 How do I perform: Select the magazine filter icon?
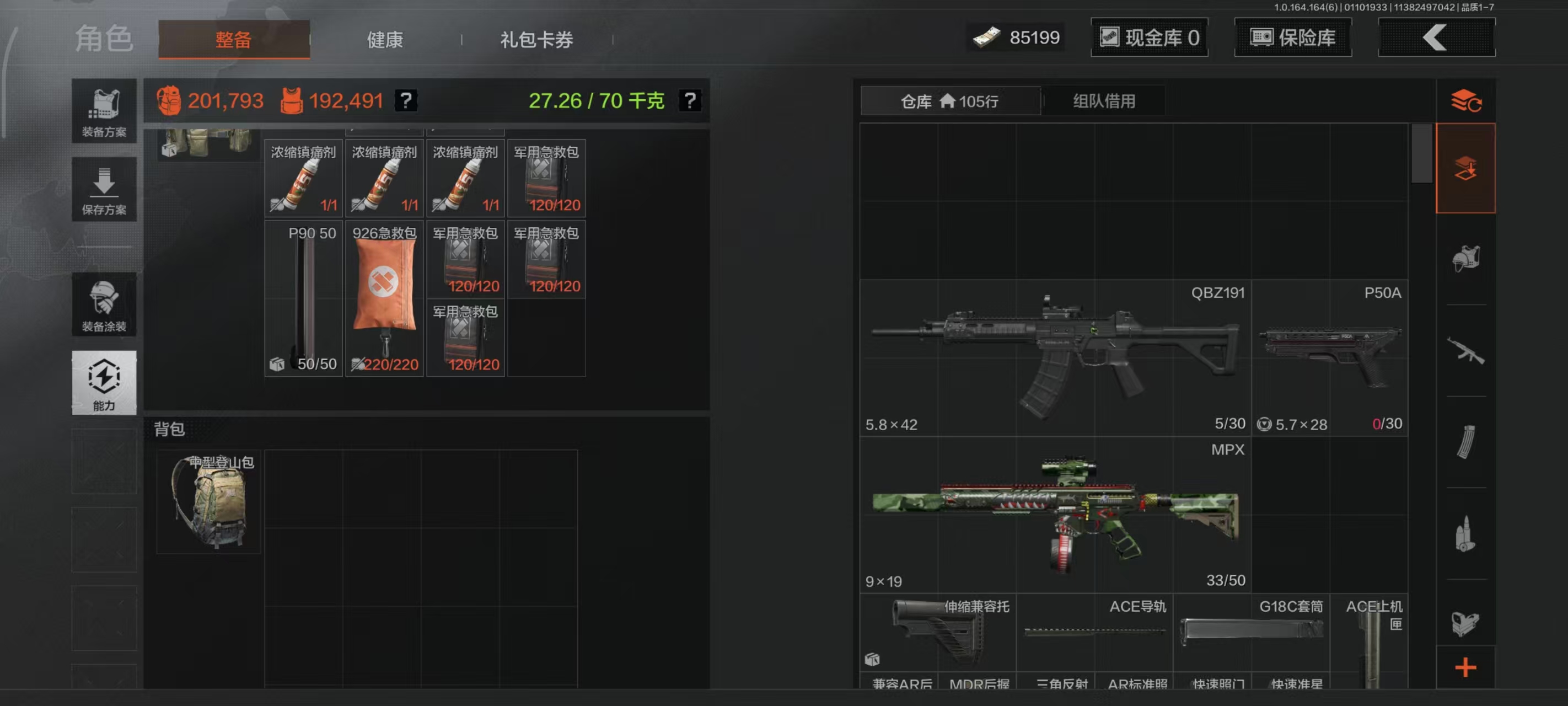pos(1467,443)
